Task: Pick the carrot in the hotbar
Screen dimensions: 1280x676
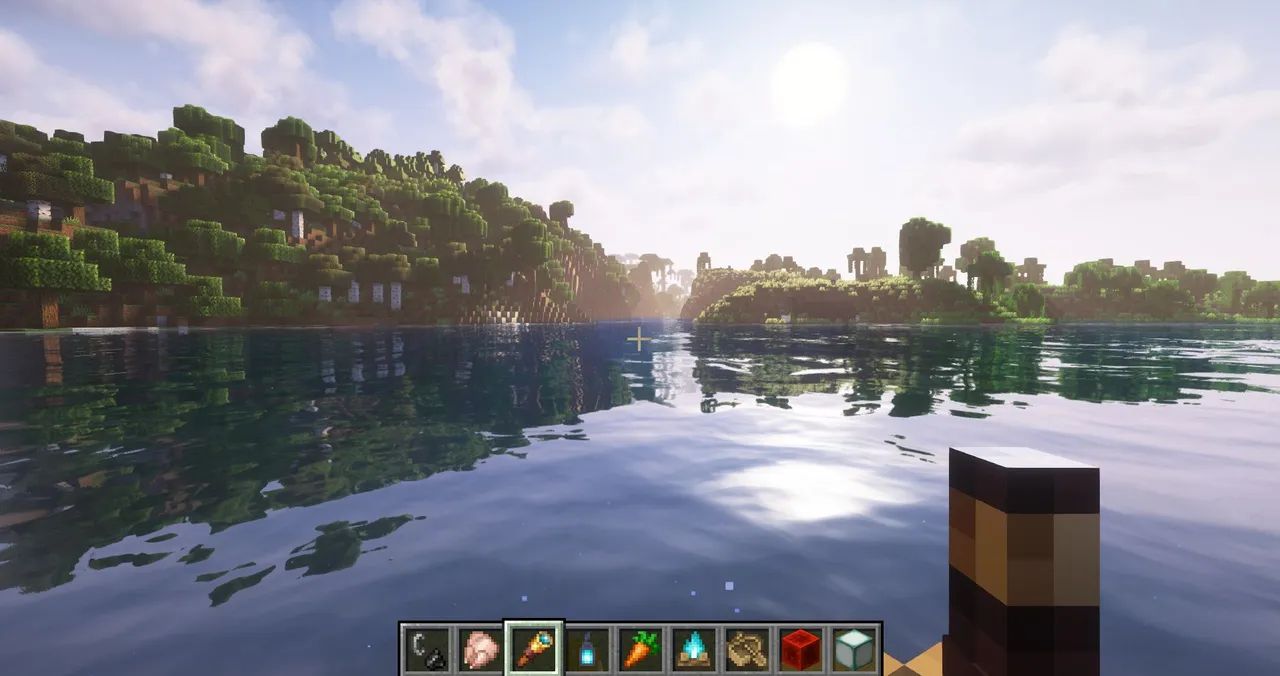Action: [x=640, y=649]
